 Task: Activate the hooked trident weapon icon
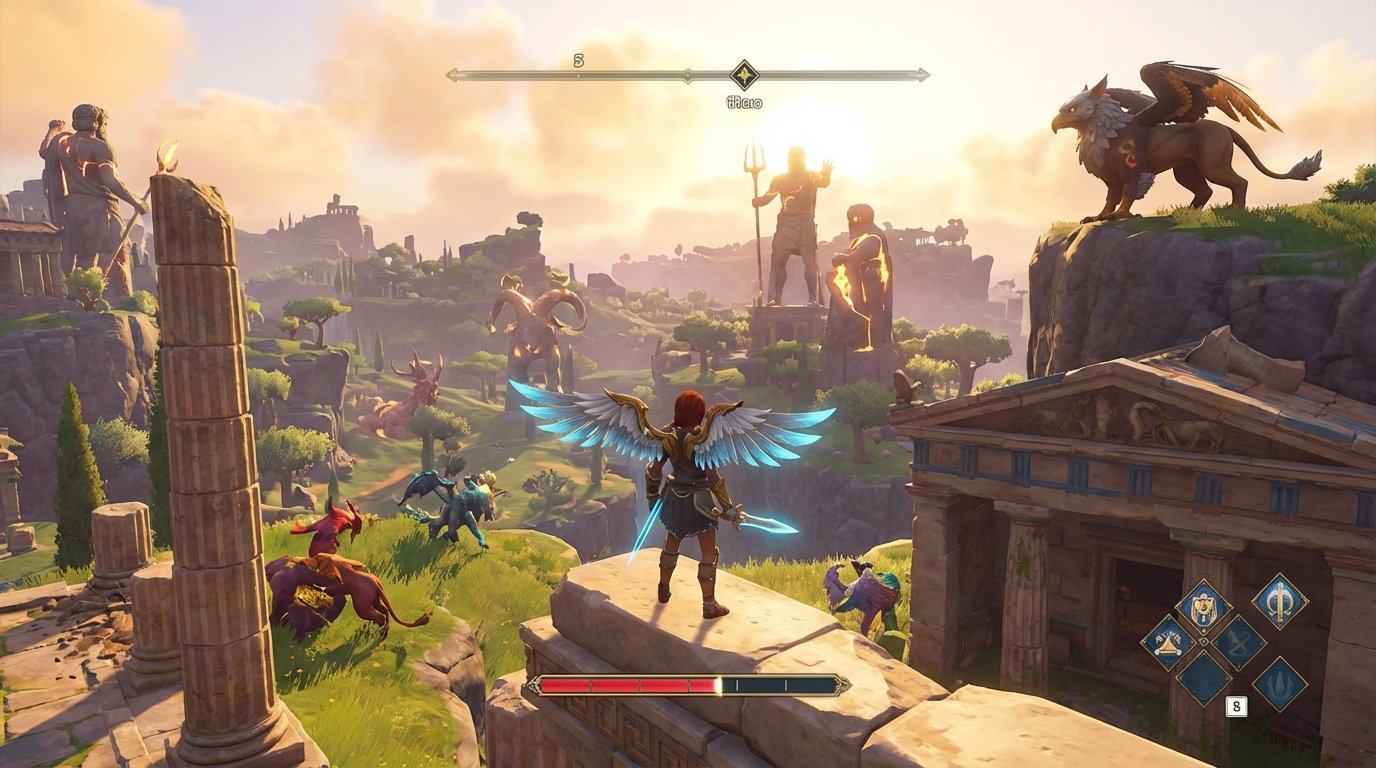[x=1279, y=602]
